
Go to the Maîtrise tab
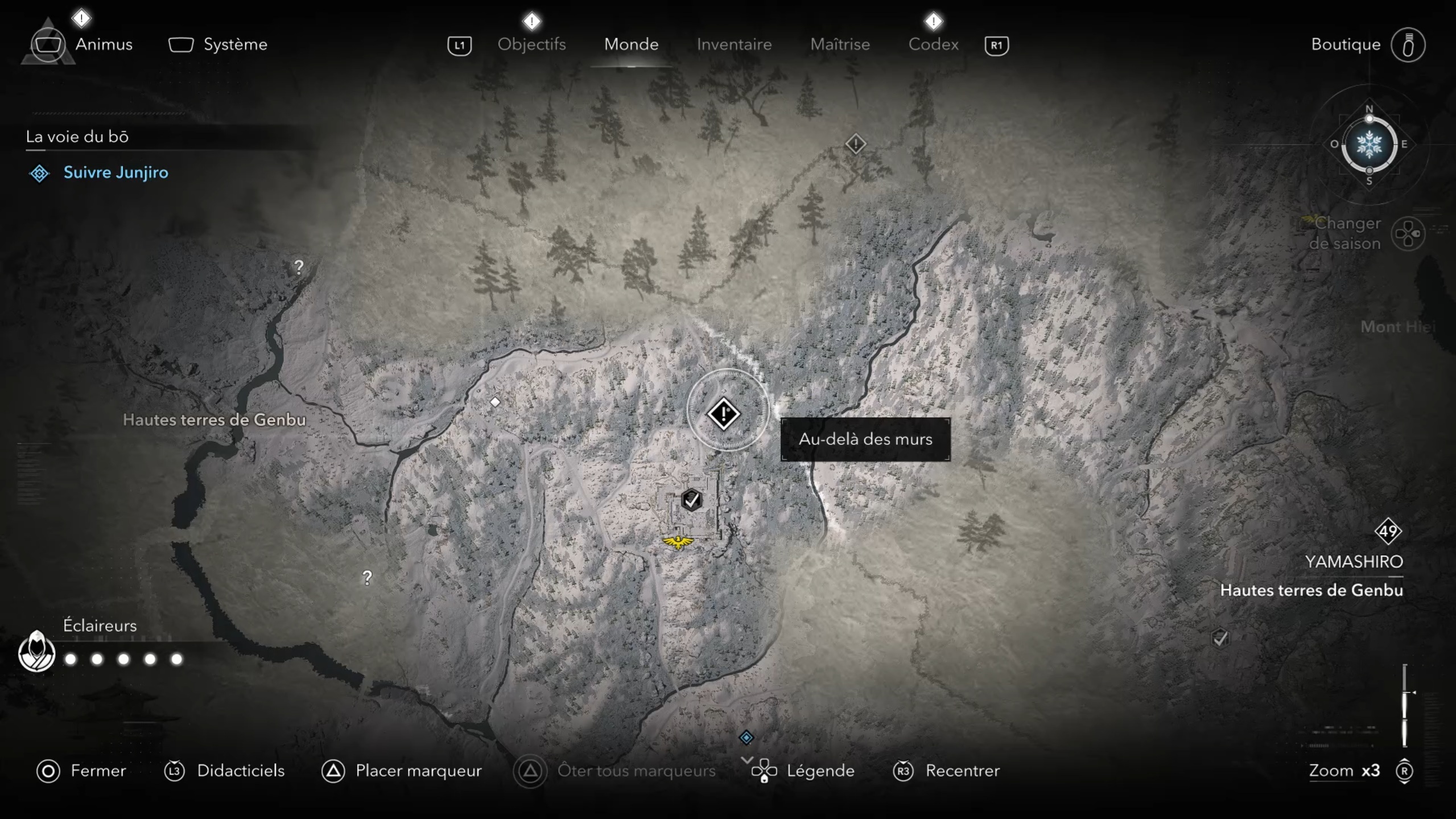tap(840, 44)
